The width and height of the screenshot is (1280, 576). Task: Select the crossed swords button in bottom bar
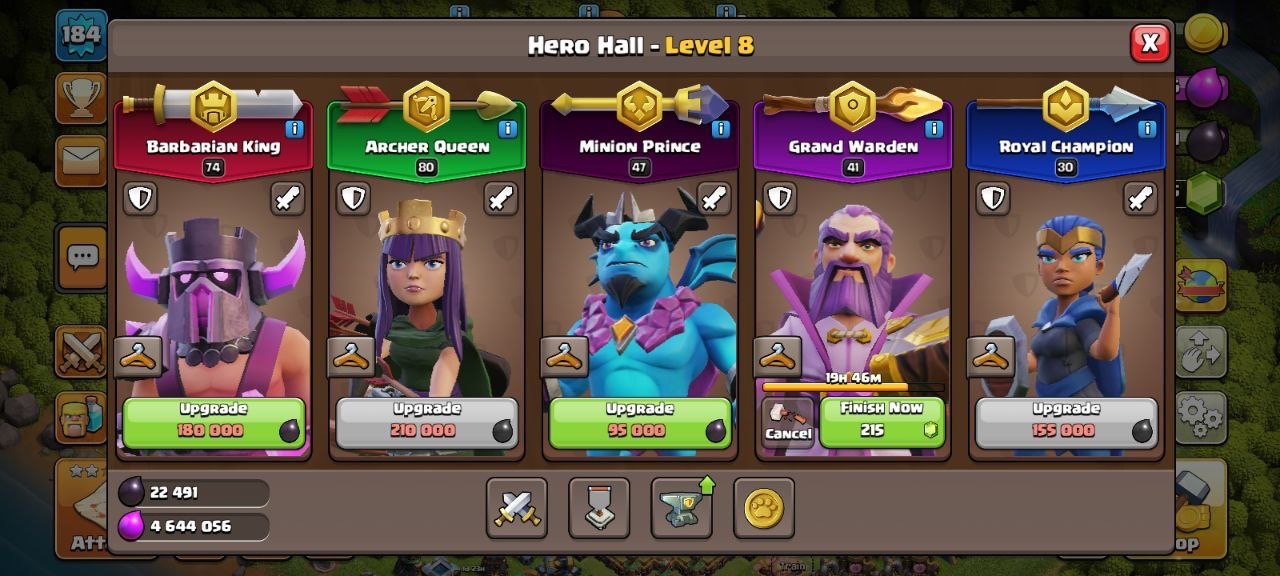click(x=517, y=508)
